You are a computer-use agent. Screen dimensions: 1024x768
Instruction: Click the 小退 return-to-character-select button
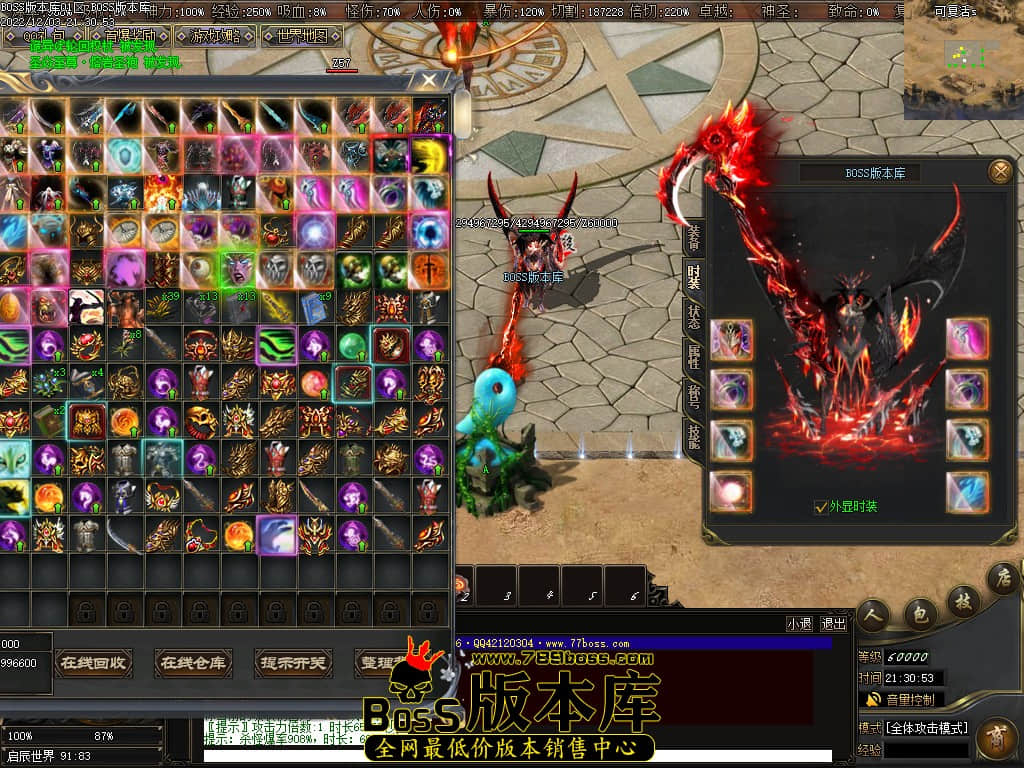[799, 623]
